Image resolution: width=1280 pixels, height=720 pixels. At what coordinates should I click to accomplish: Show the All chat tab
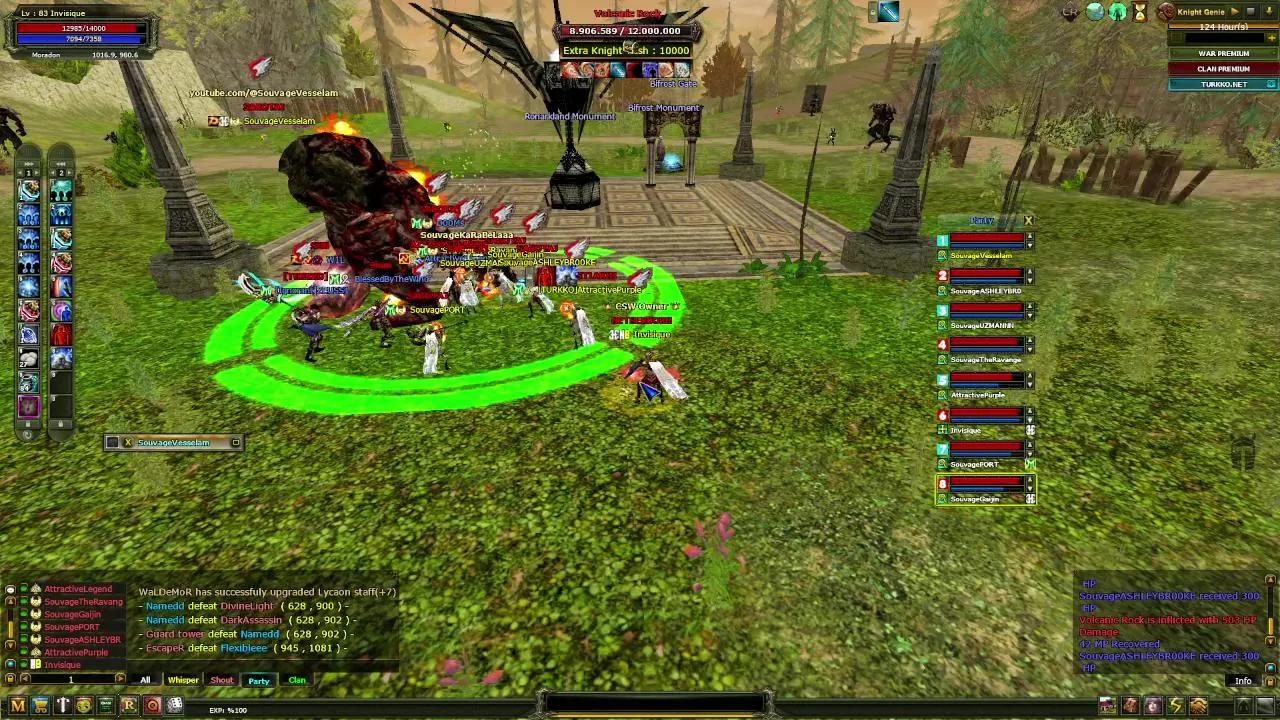pyautogui.click(x=145, y=680)
